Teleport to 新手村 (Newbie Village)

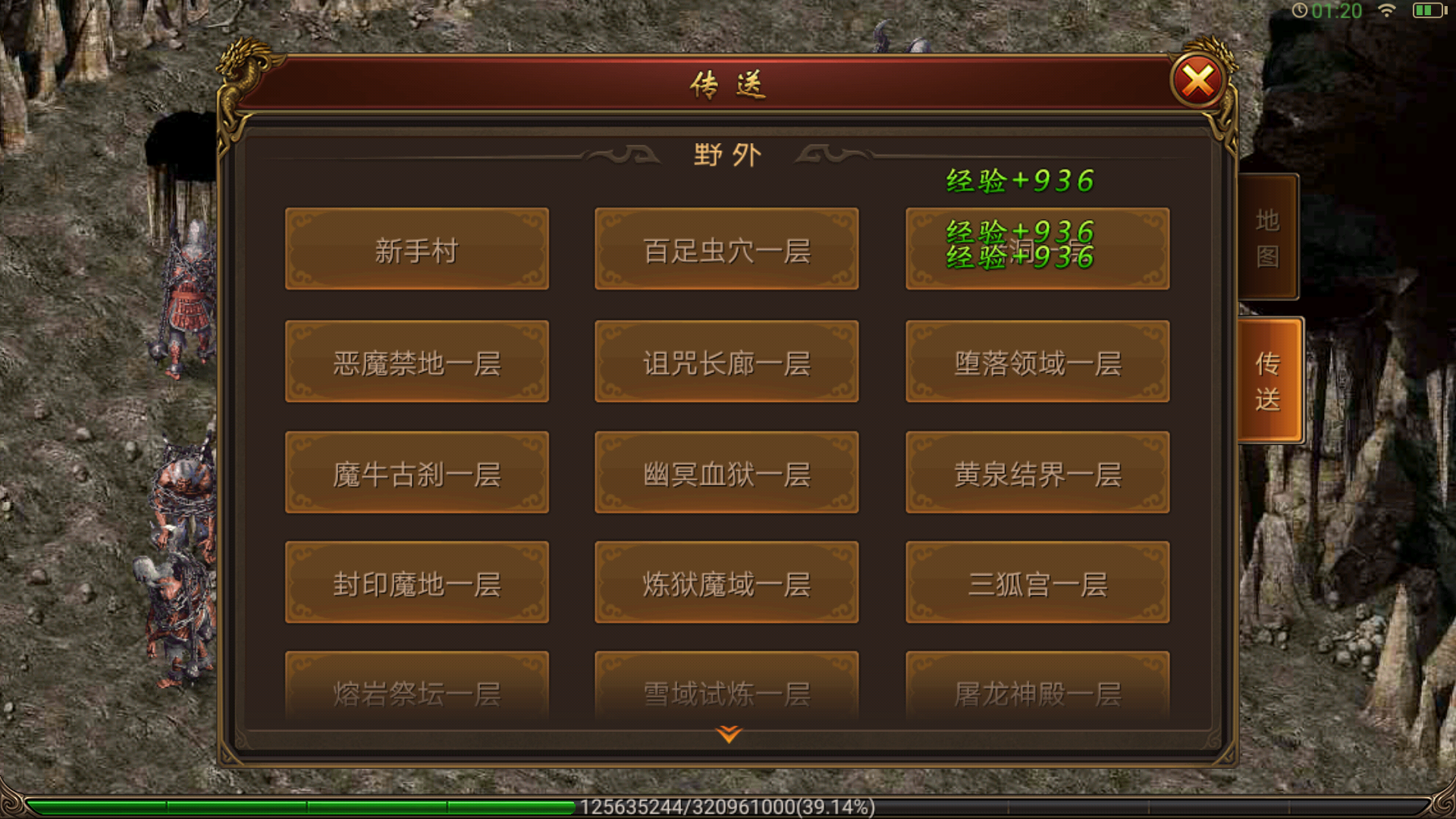(x=416, y=250)
